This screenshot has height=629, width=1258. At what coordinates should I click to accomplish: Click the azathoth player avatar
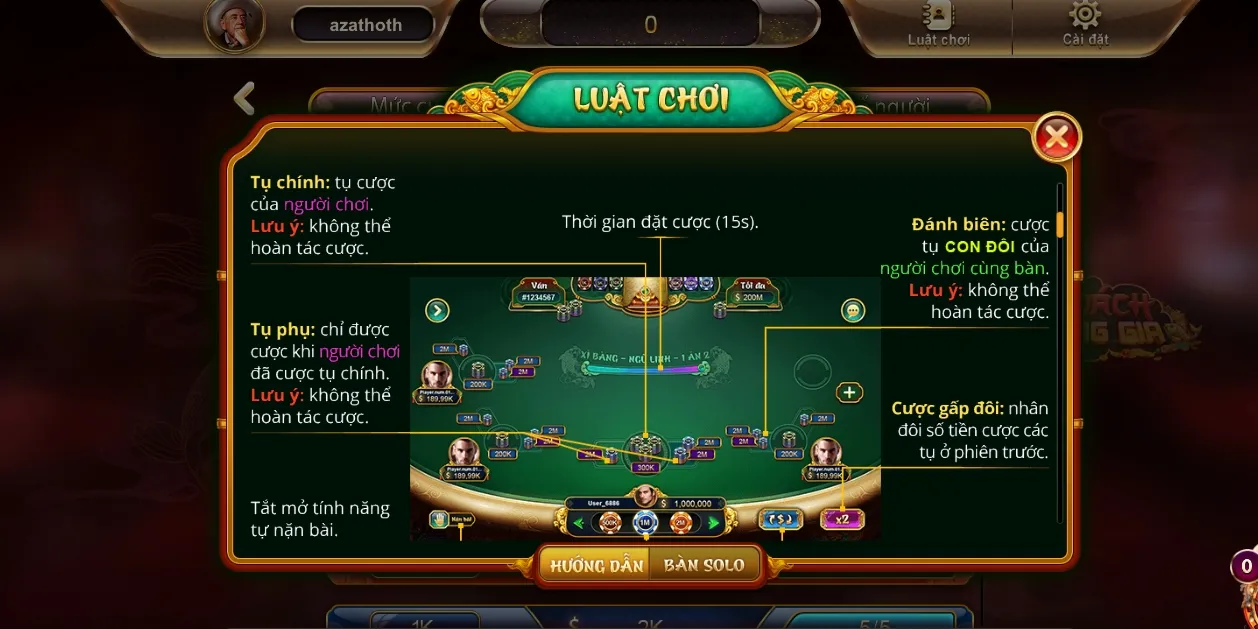click(235, 23)
